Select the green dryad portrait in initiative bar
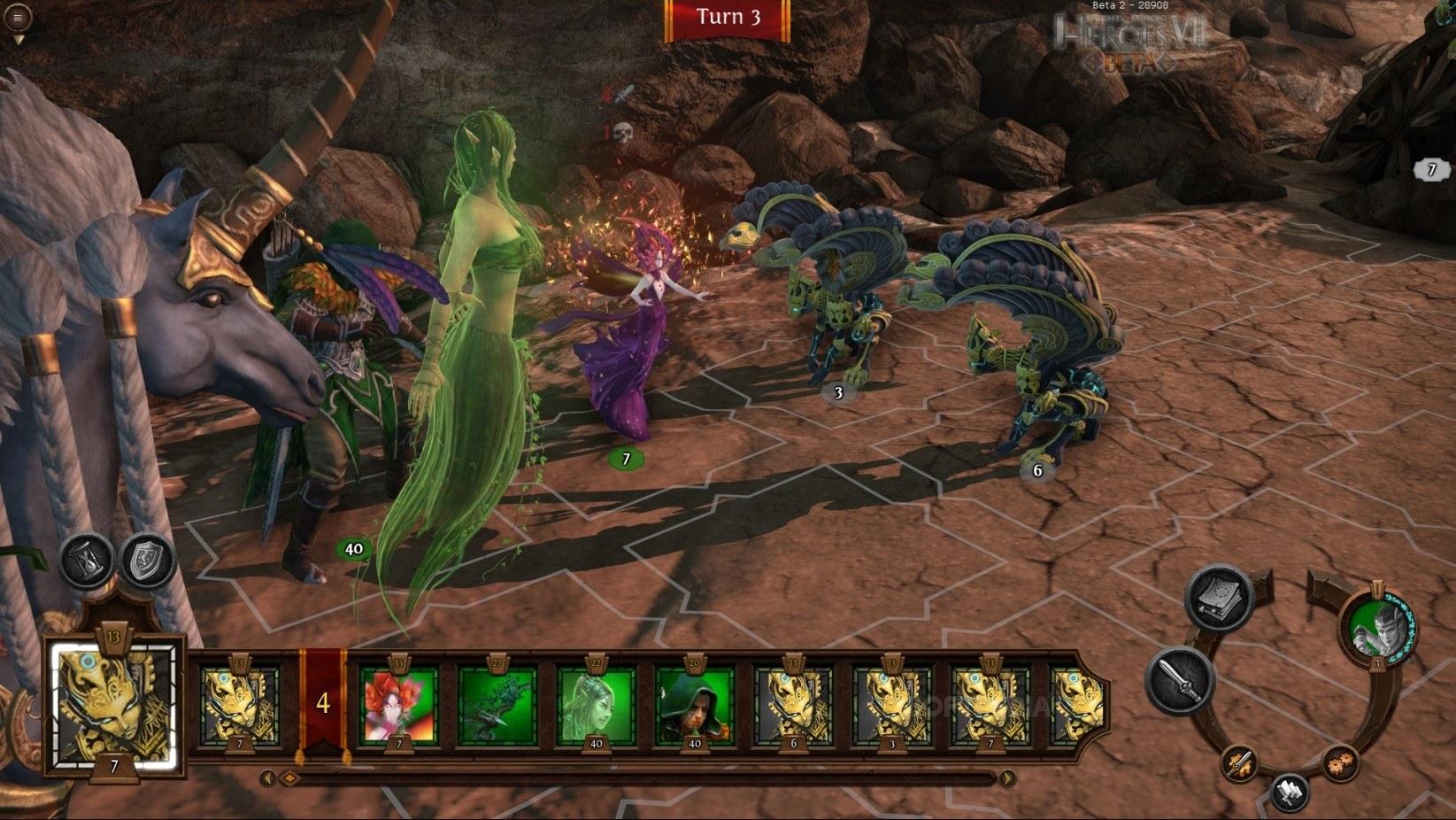 [596, 704]
